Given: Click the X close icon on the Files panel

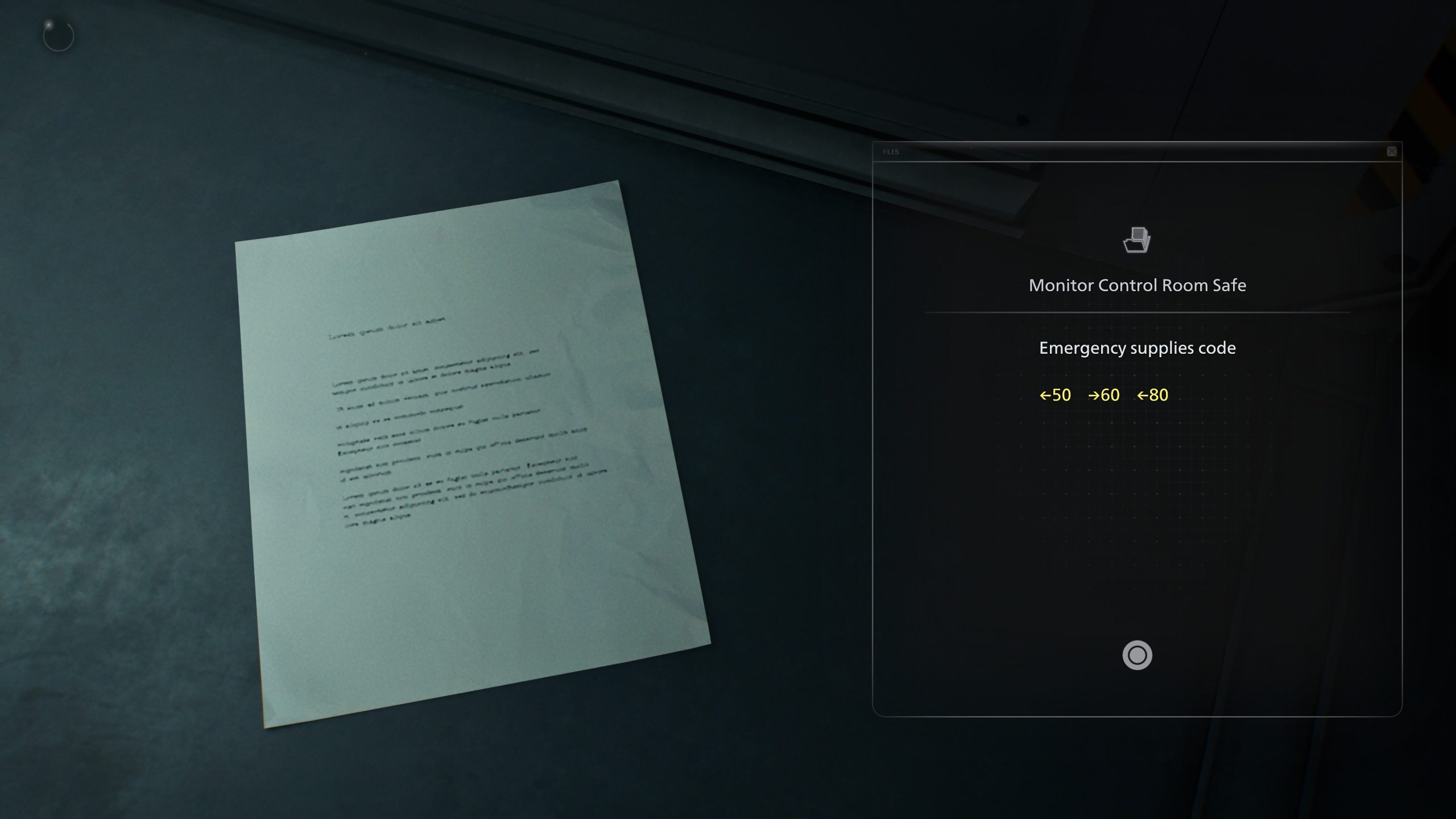Looking at the screenshot, I should tap(1392, 151).
